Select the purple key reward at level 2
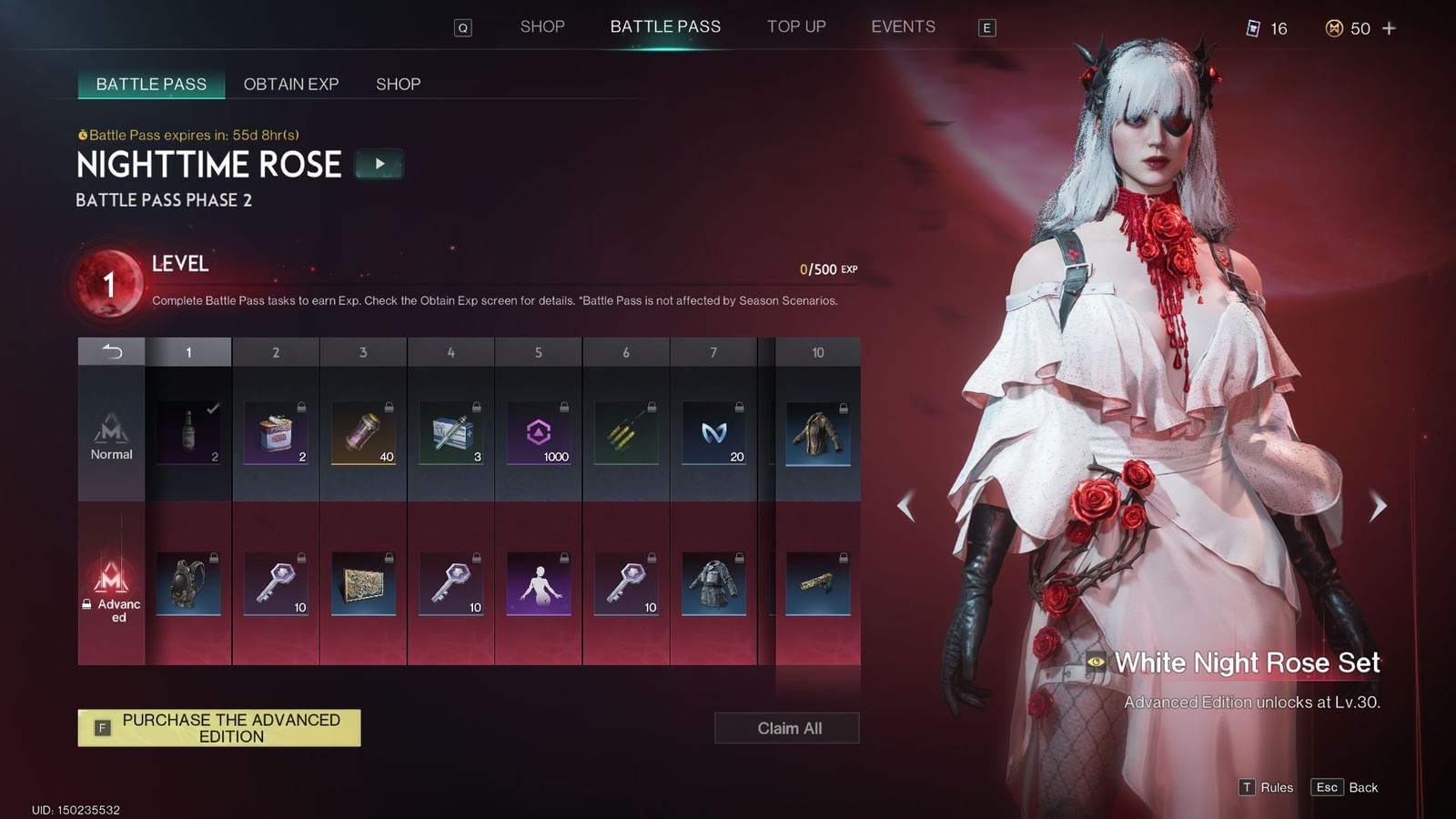This screenshot has width=1456, height=819. tap(276, 582)
